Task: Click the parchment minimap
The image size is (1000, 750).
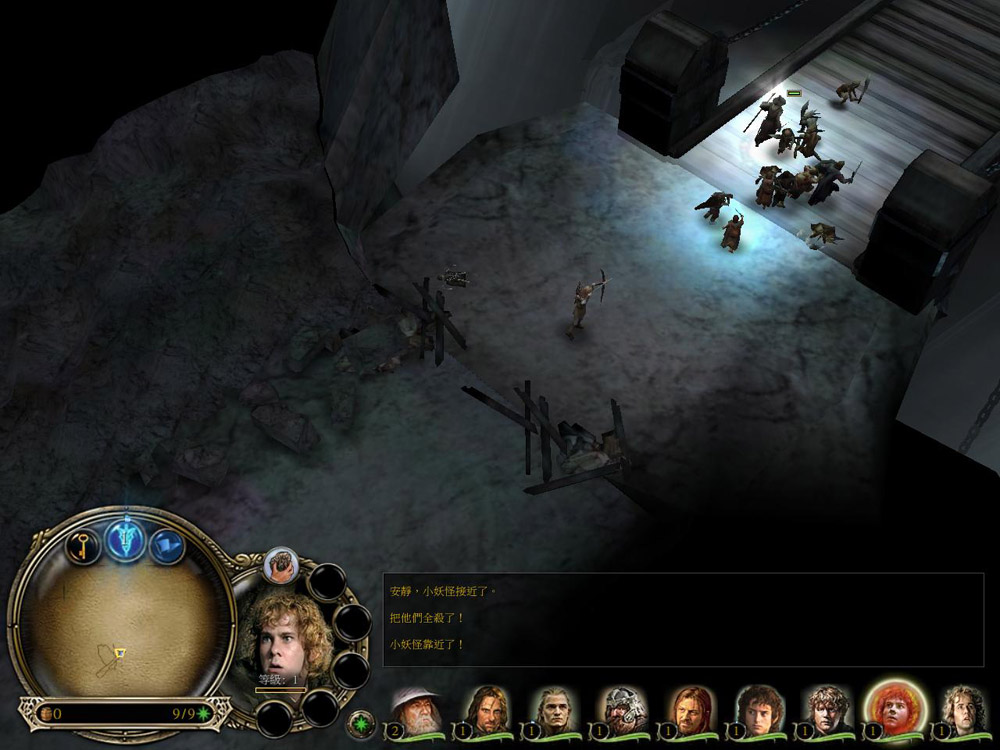Action: click(x=120, y=627)
